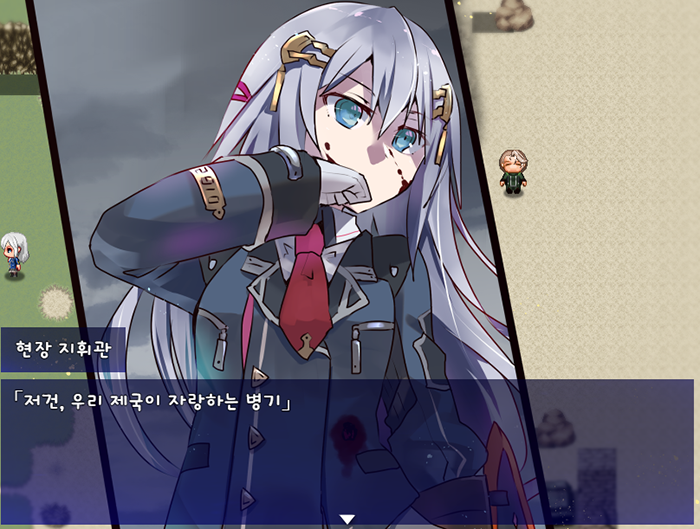Screen dimensions: 700x529
Task: Click the white dialogue continue arrow
Action: [347, 519]
